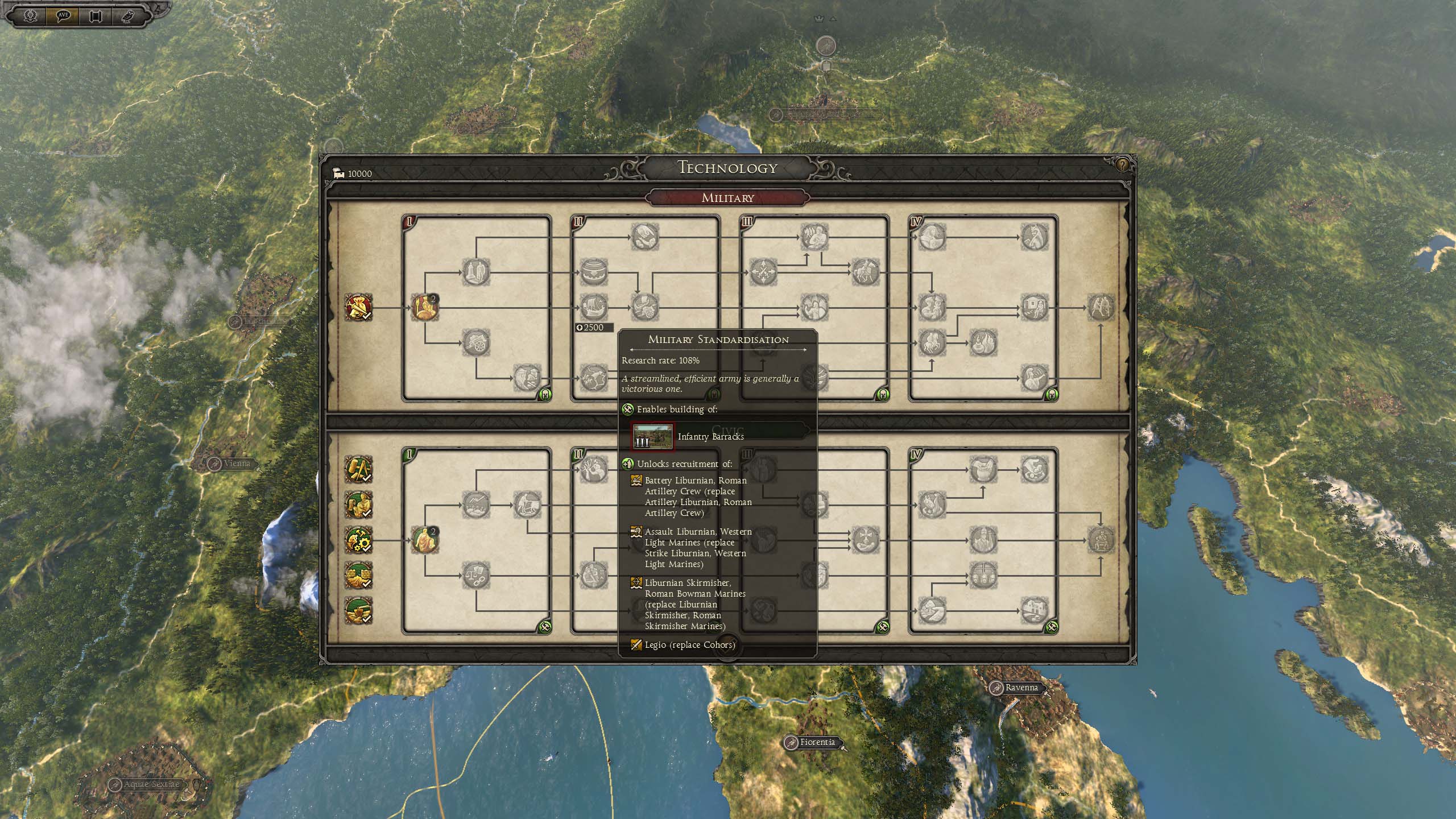The height and width of the screenshot is (819, 1456).
Task: Select the green gears civic starting node
Action: (x=358, y=540)
